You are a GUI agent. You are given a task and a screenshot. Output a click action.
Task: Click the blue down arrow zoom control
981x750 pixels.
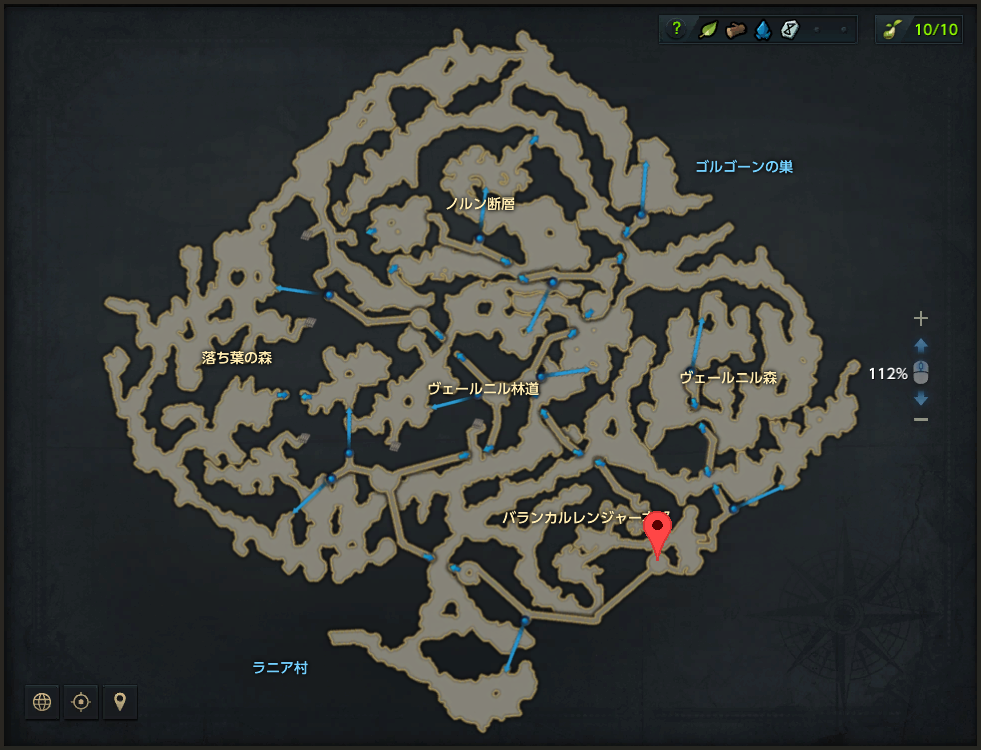tap(921, 398)
